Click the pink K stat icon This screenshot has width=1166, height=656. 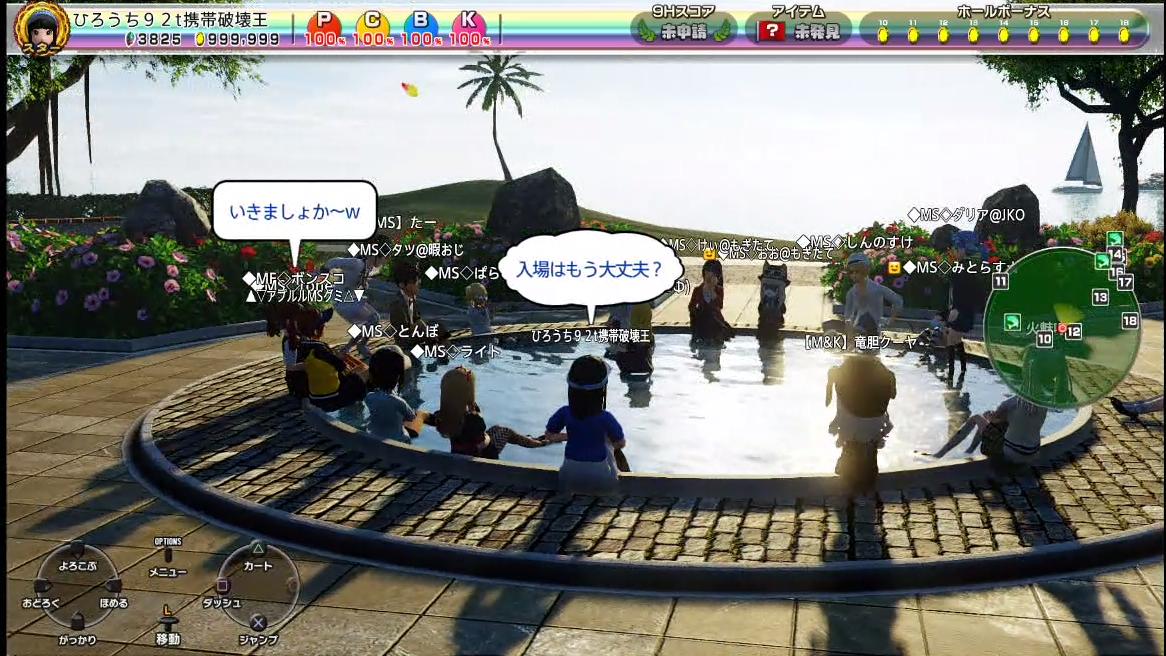coord(469,24)
